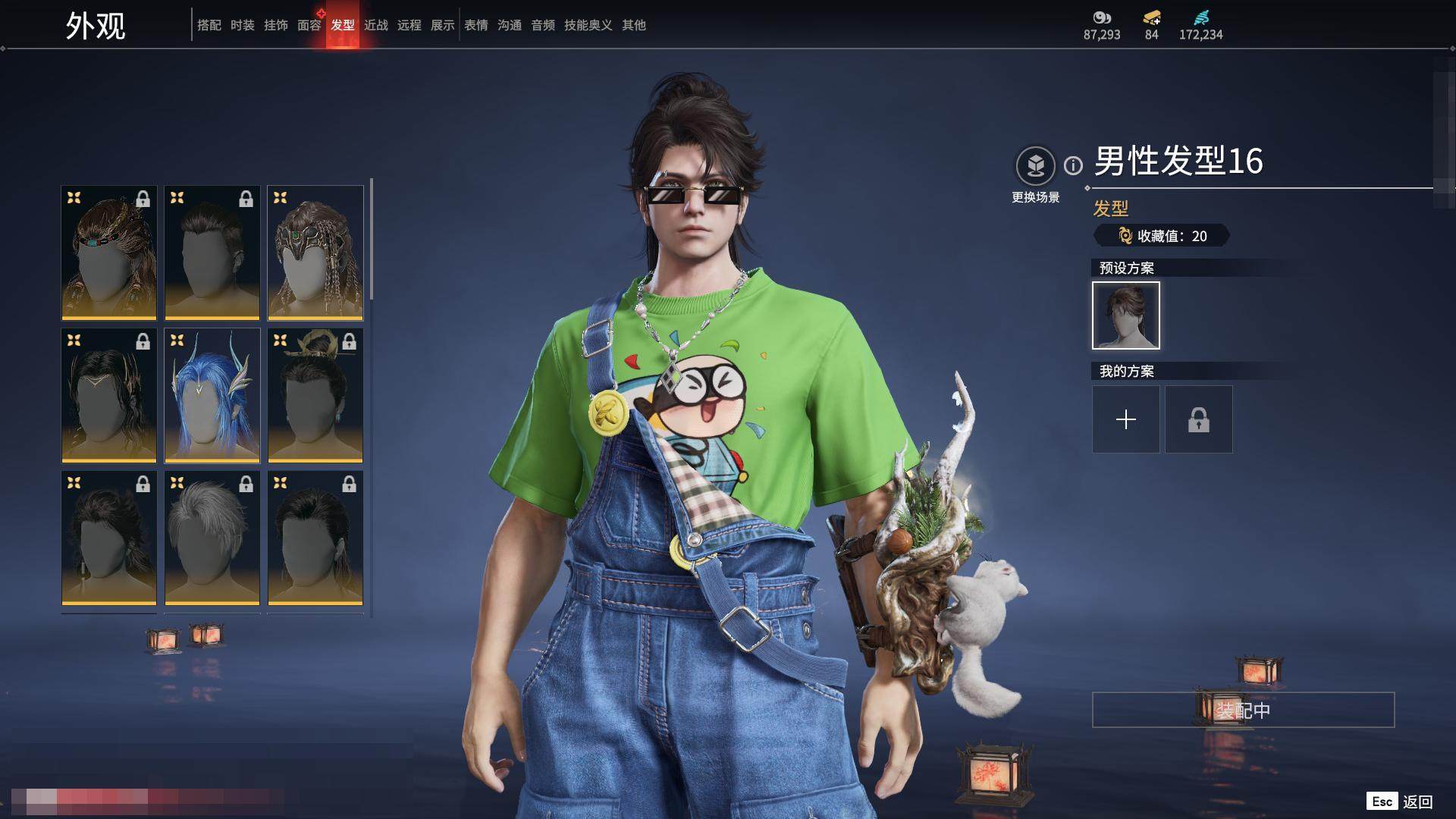This screenshot has height=819, width=1456.
Task: Add a new scheme with plus slot
Action: coord(1125,419)
